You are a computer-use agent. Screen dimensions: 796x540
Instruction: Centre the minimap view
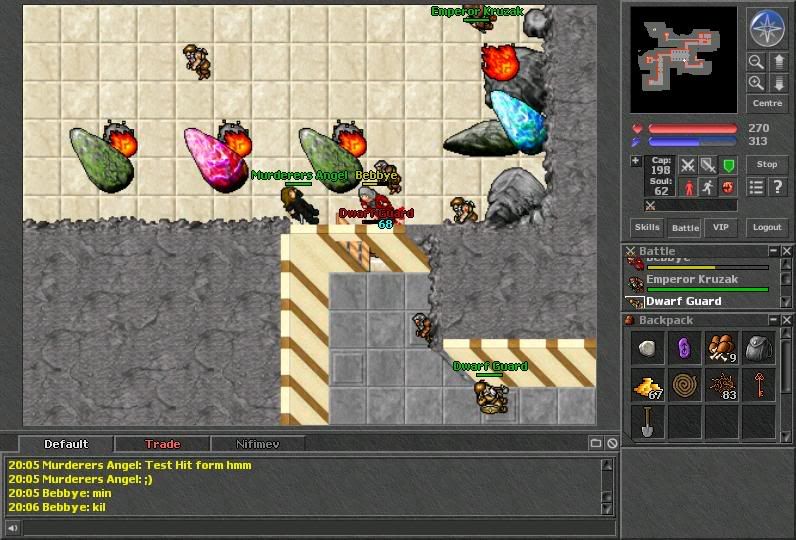click(767, 104)
